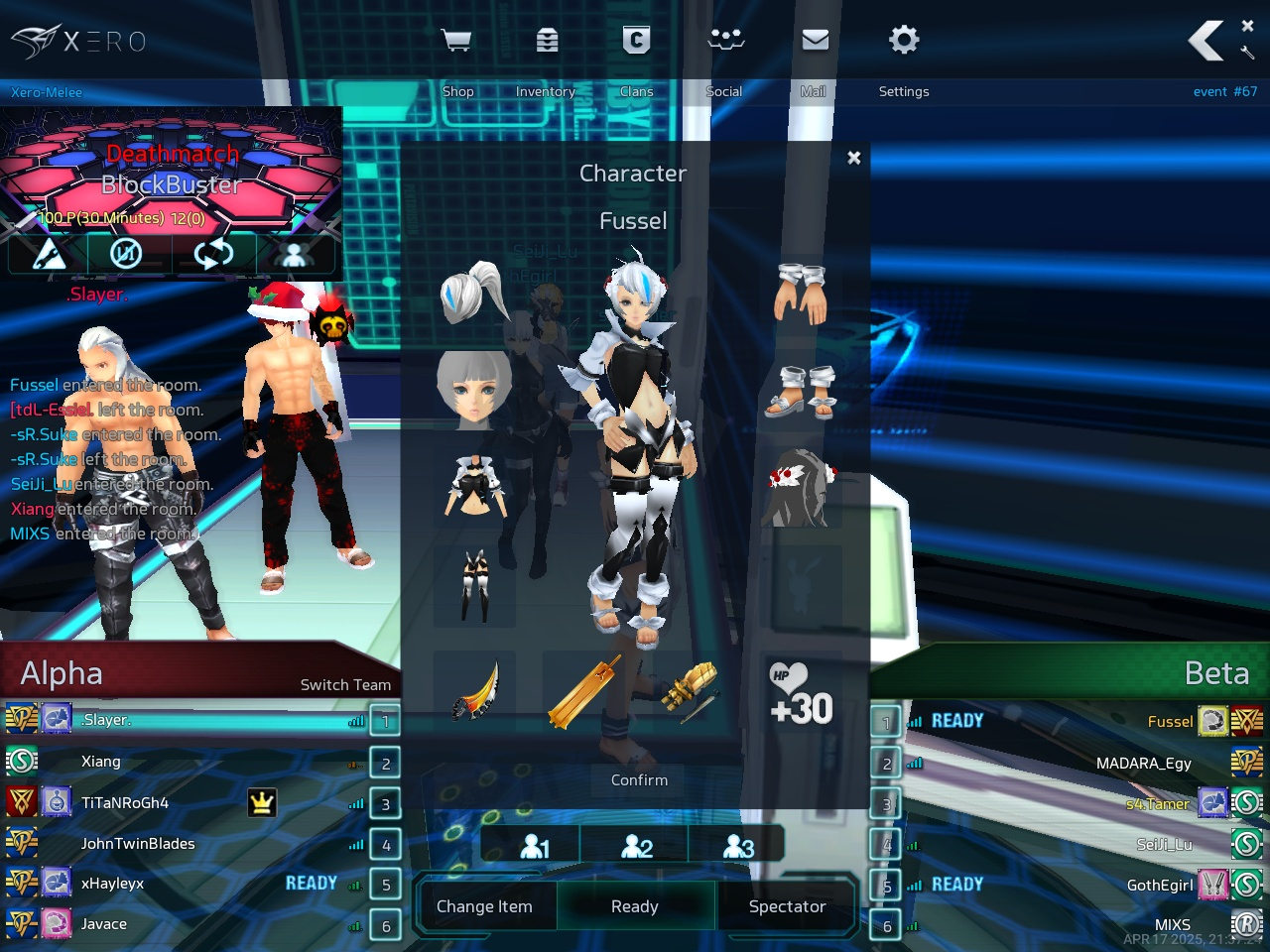Select the HP +30 skill slot
This screenshot has height=952, width=1270.
801,694
